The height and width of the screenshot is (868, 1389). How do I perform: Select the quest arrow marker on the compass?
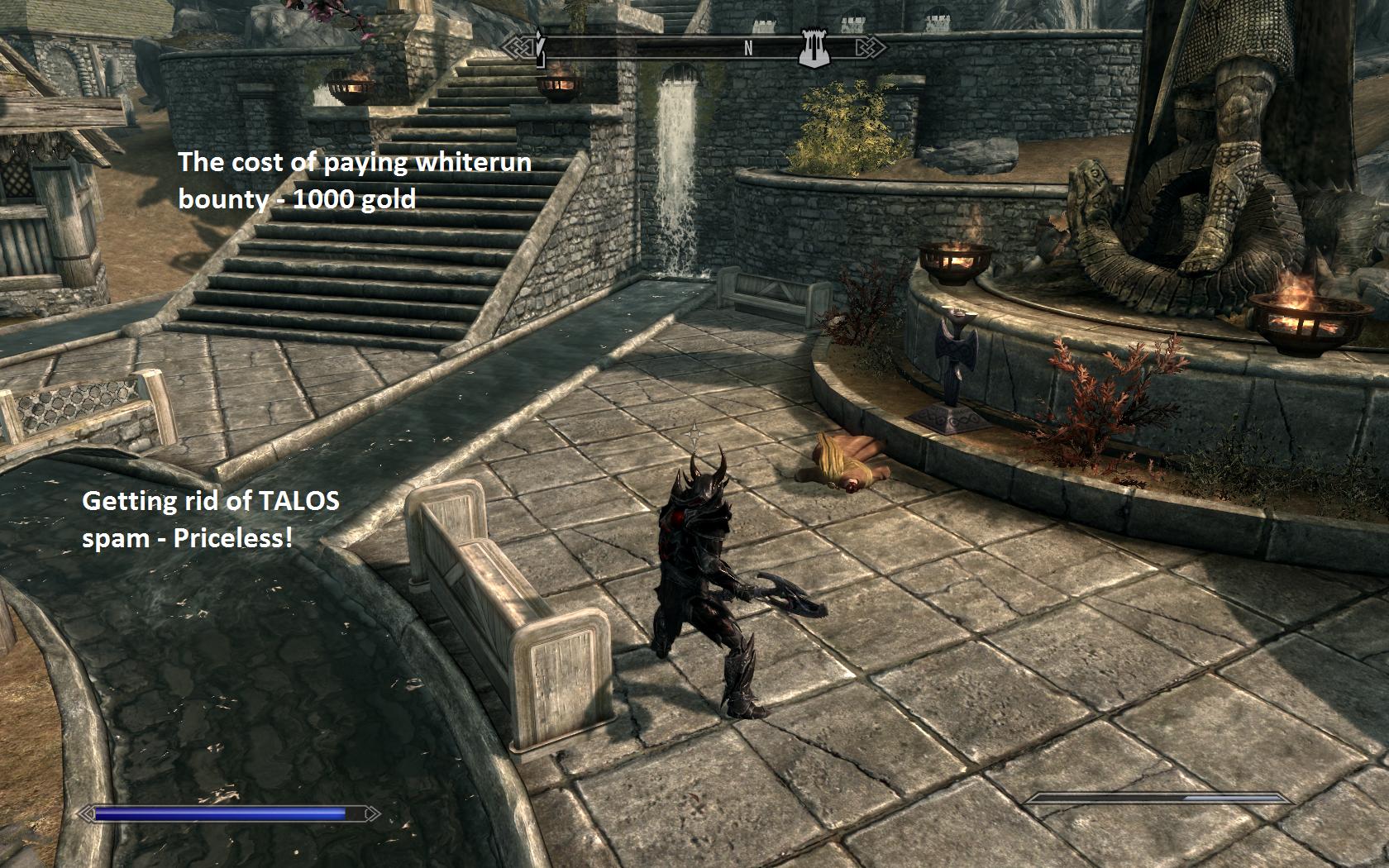point(539,47)
